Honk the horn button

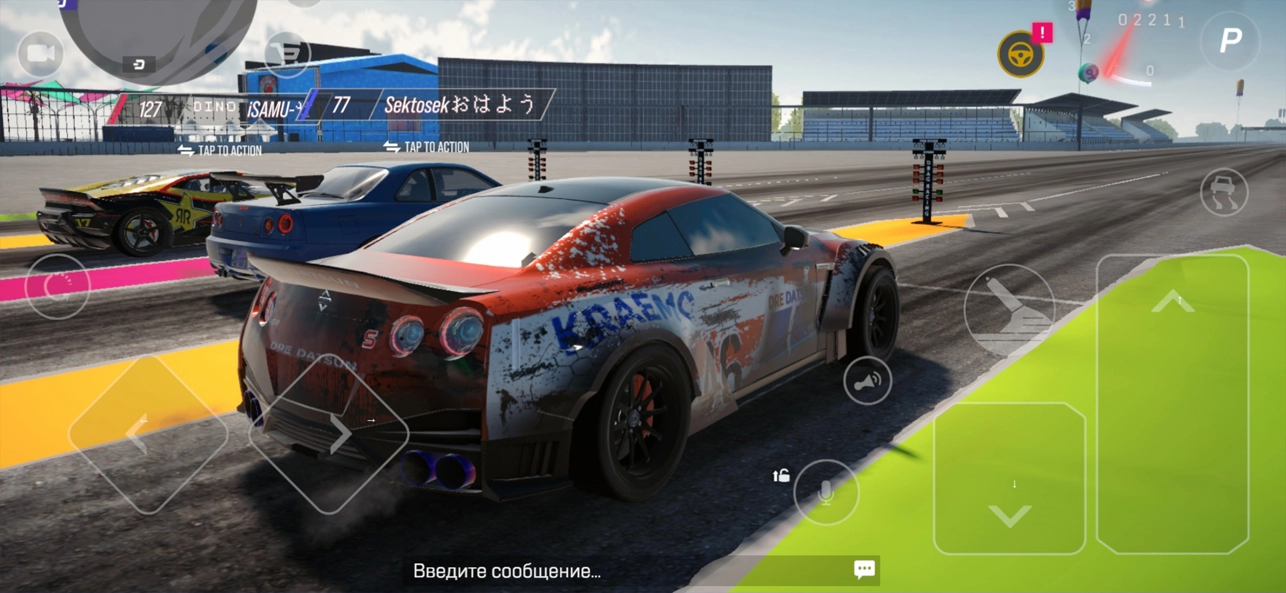point(867,381)
